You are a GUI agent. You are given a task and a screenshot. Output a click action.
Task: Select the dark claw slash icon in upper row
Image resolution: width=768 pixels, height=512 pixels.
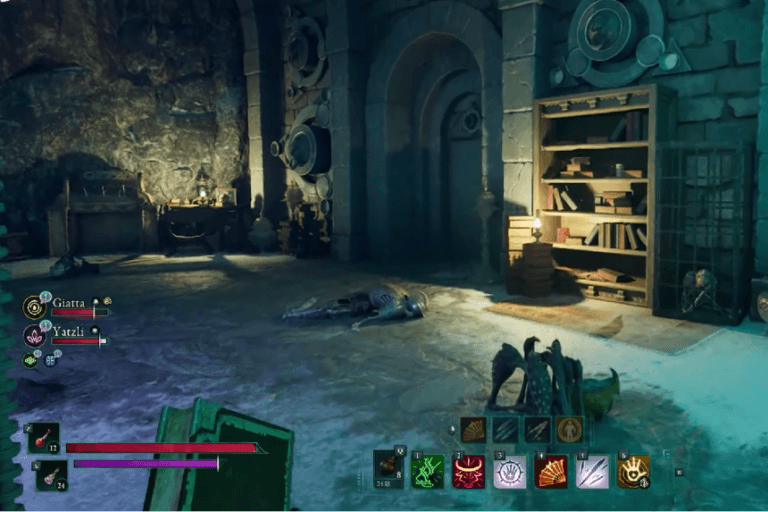click(505, 430)
